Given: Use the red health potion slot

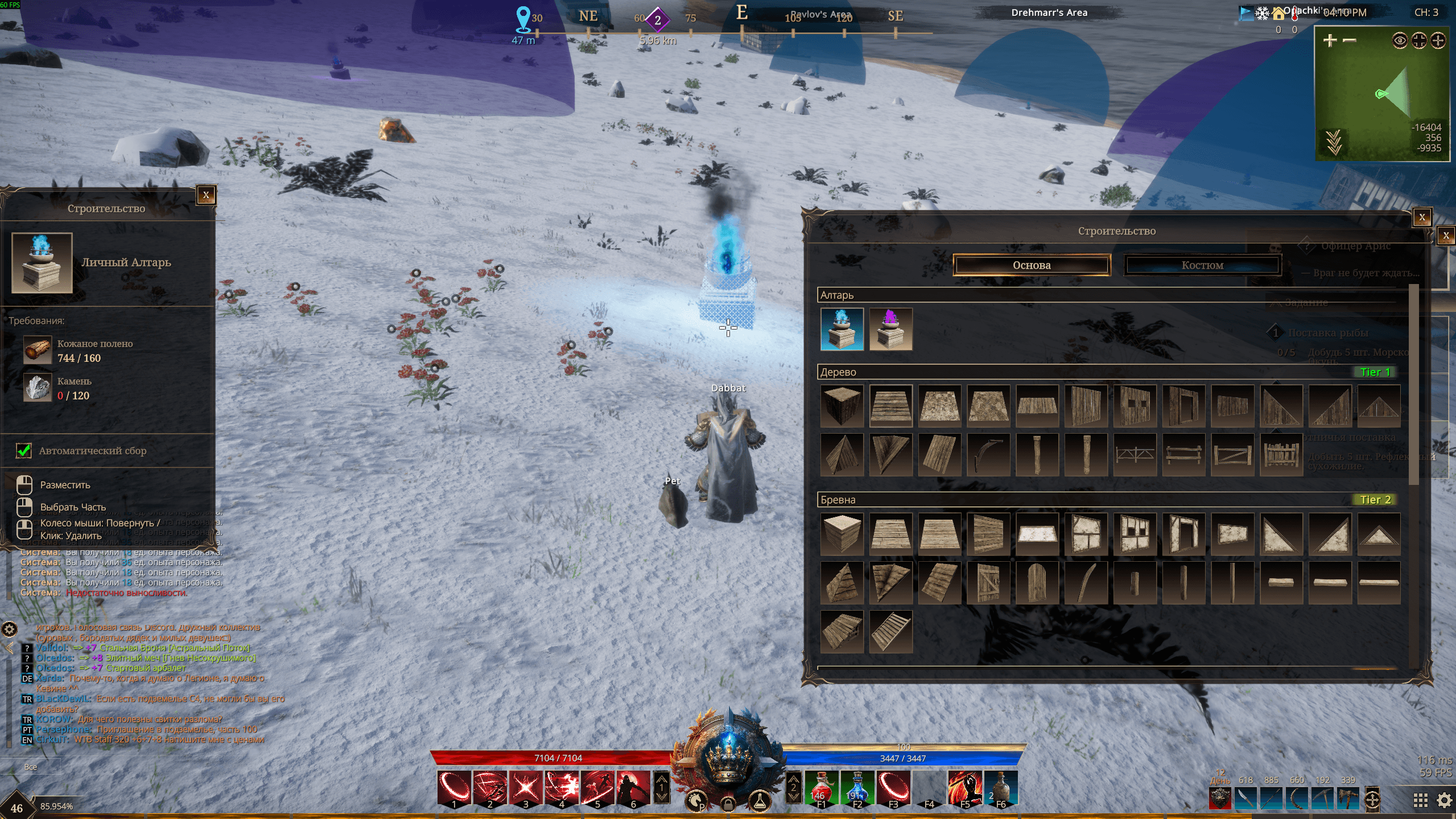Looking at the screenshot, I should click(x=821, y=788).
